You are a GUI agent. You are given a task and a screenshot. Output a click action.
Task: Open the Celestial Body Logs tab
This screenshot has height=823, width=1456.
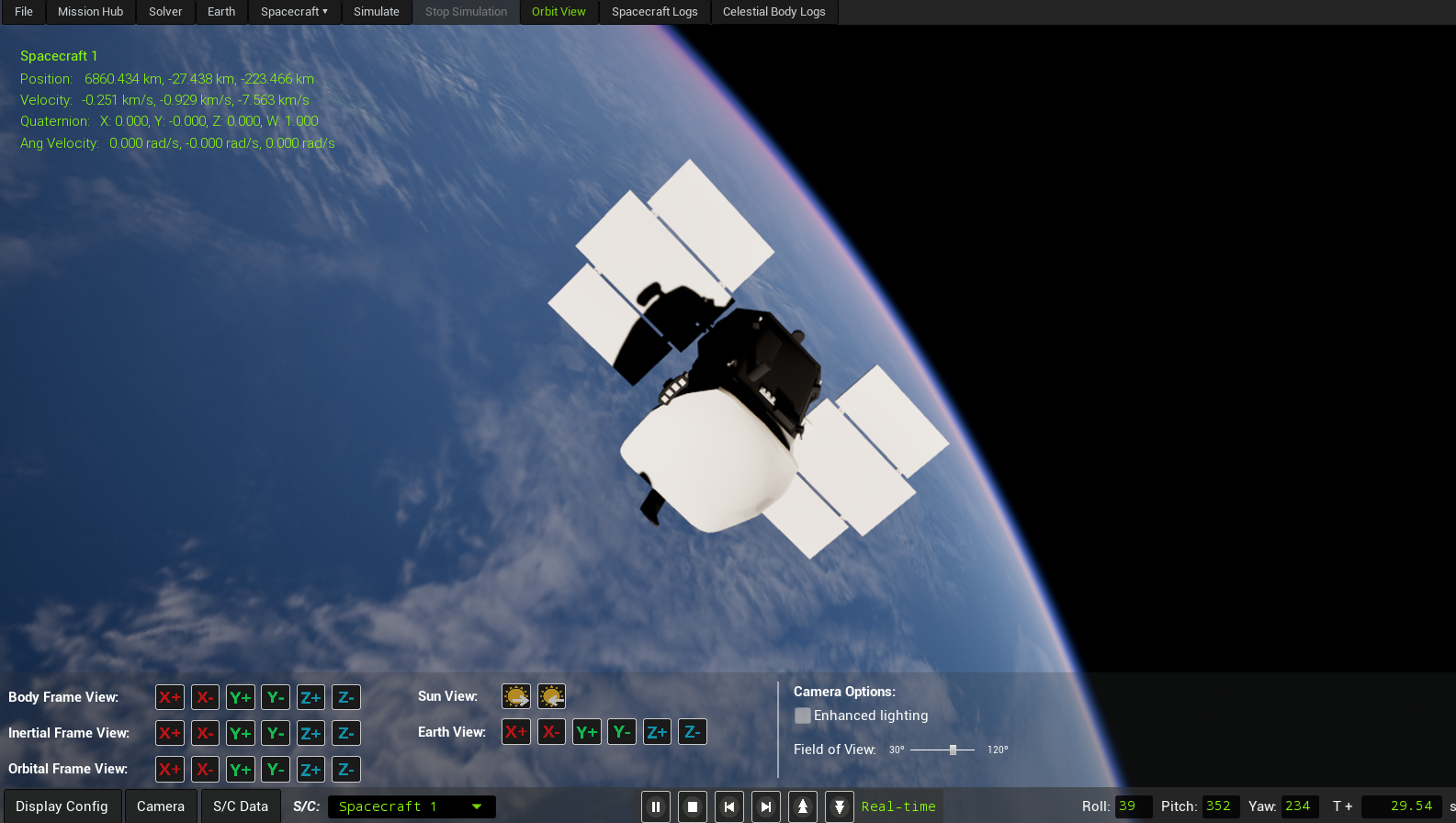tap(774, 12)
